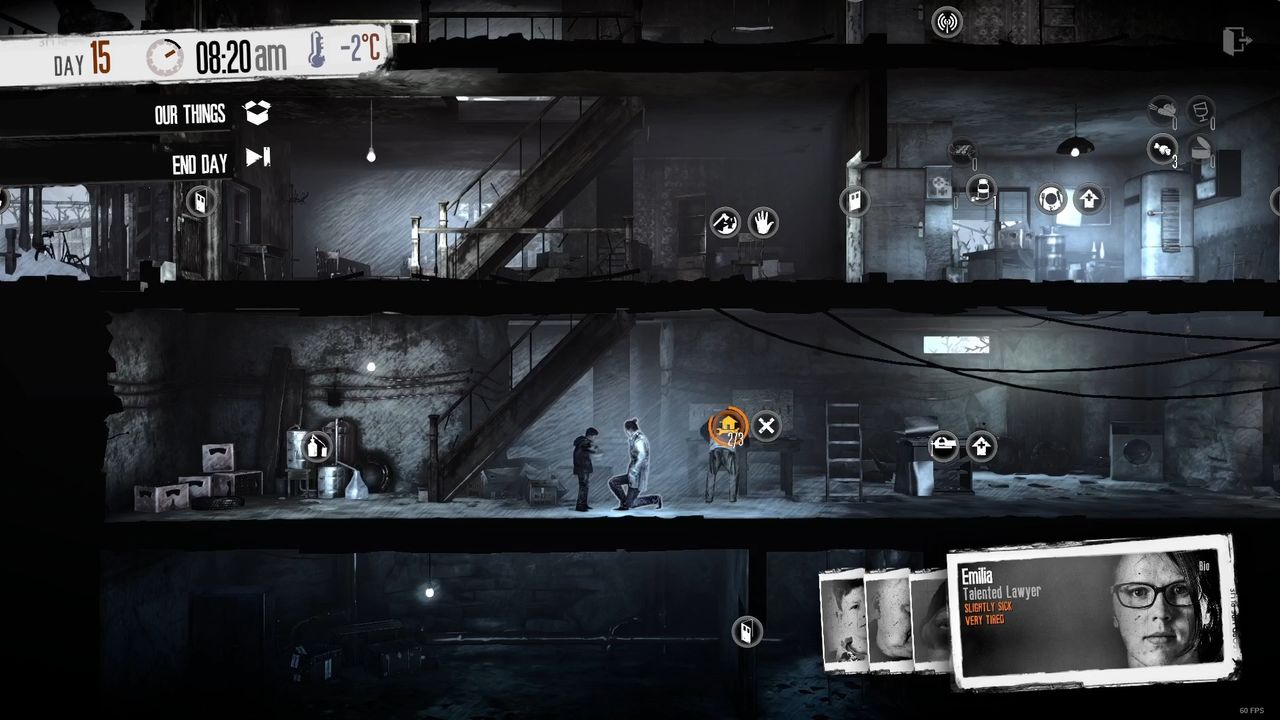Upgrade the stove with its arrow icon
The image size is (1280, 720).
coord(1089,198)
